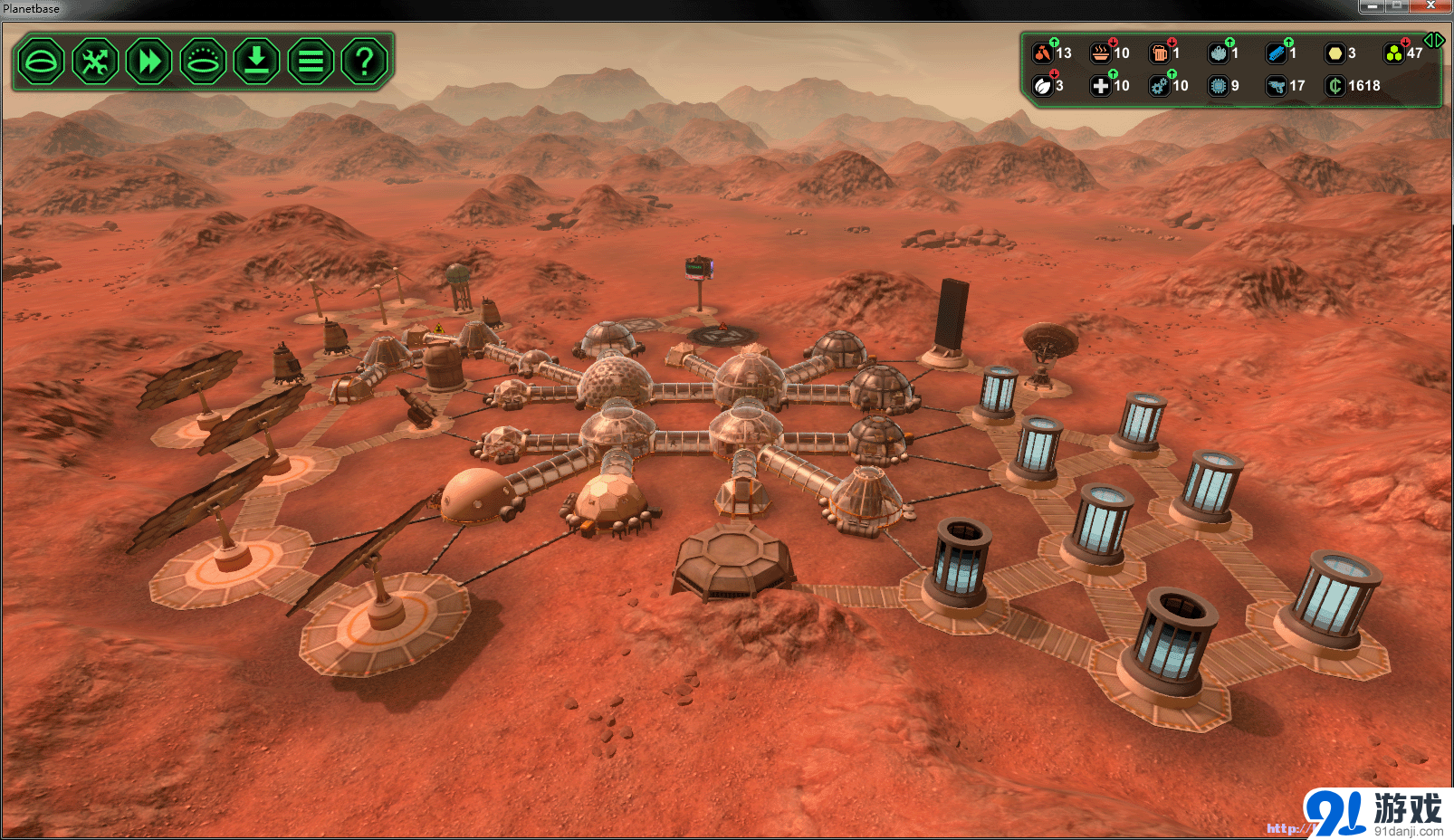Click the microchip semiconductors icon

[1219, 86]
